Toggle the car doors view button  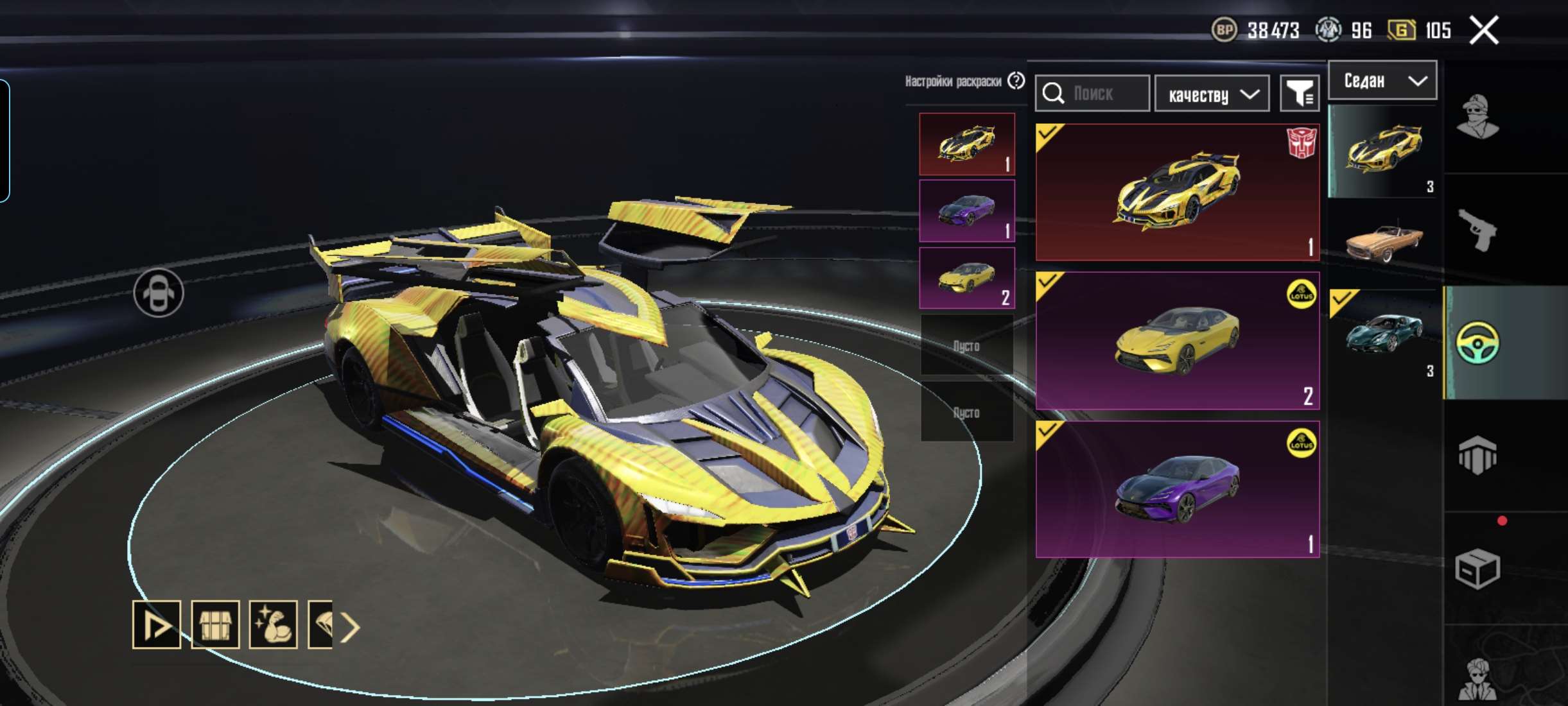(x=159, y=293)
